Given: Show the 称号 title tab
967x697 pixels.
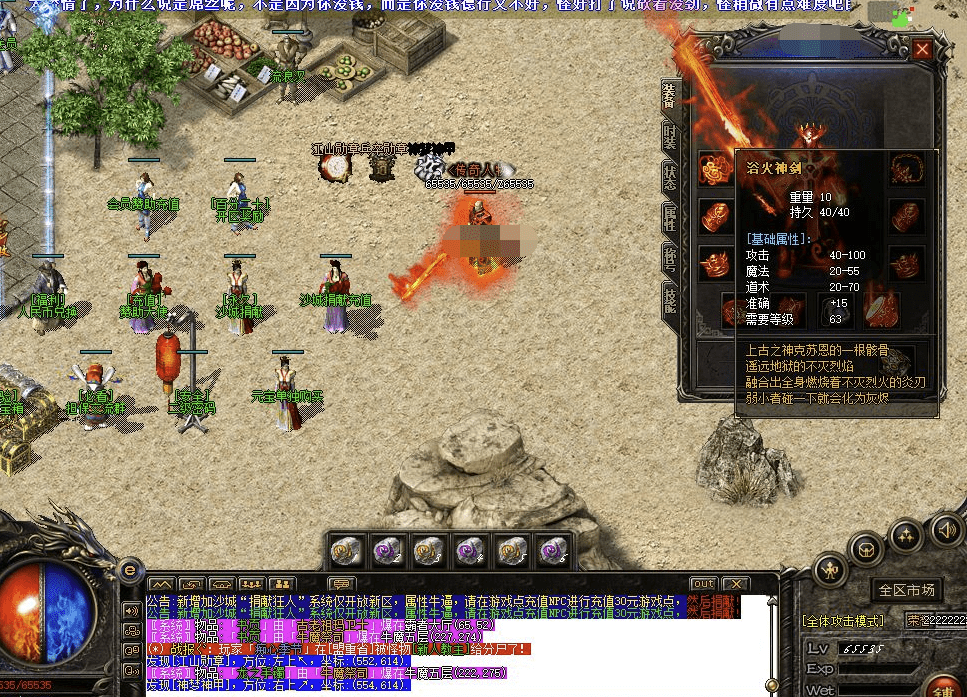Looking at the screenshot, I should [669, 258].
